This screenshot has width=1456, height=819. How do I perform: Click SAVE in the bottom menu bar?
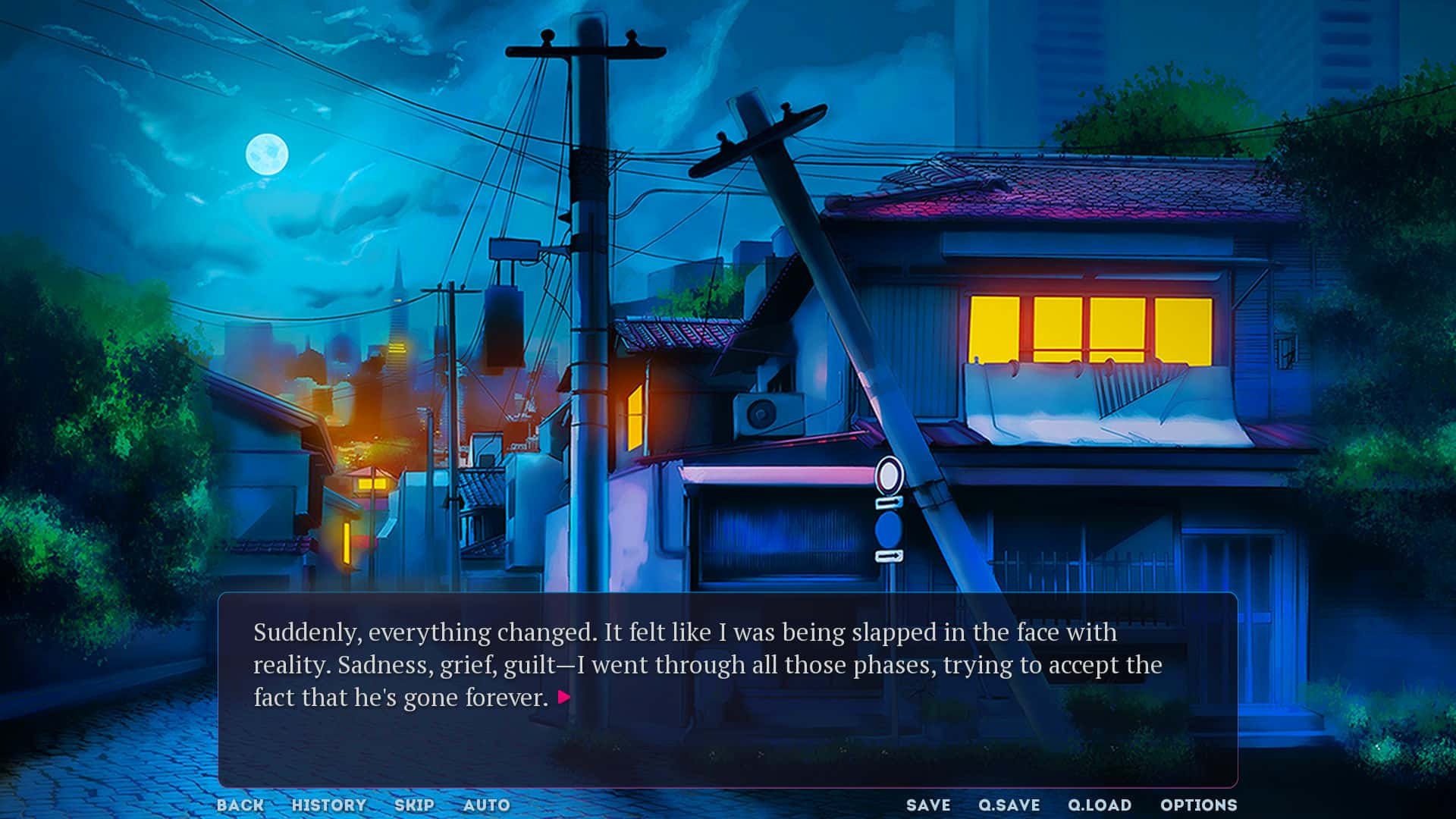pyautogui.click(x=928, y=805)
